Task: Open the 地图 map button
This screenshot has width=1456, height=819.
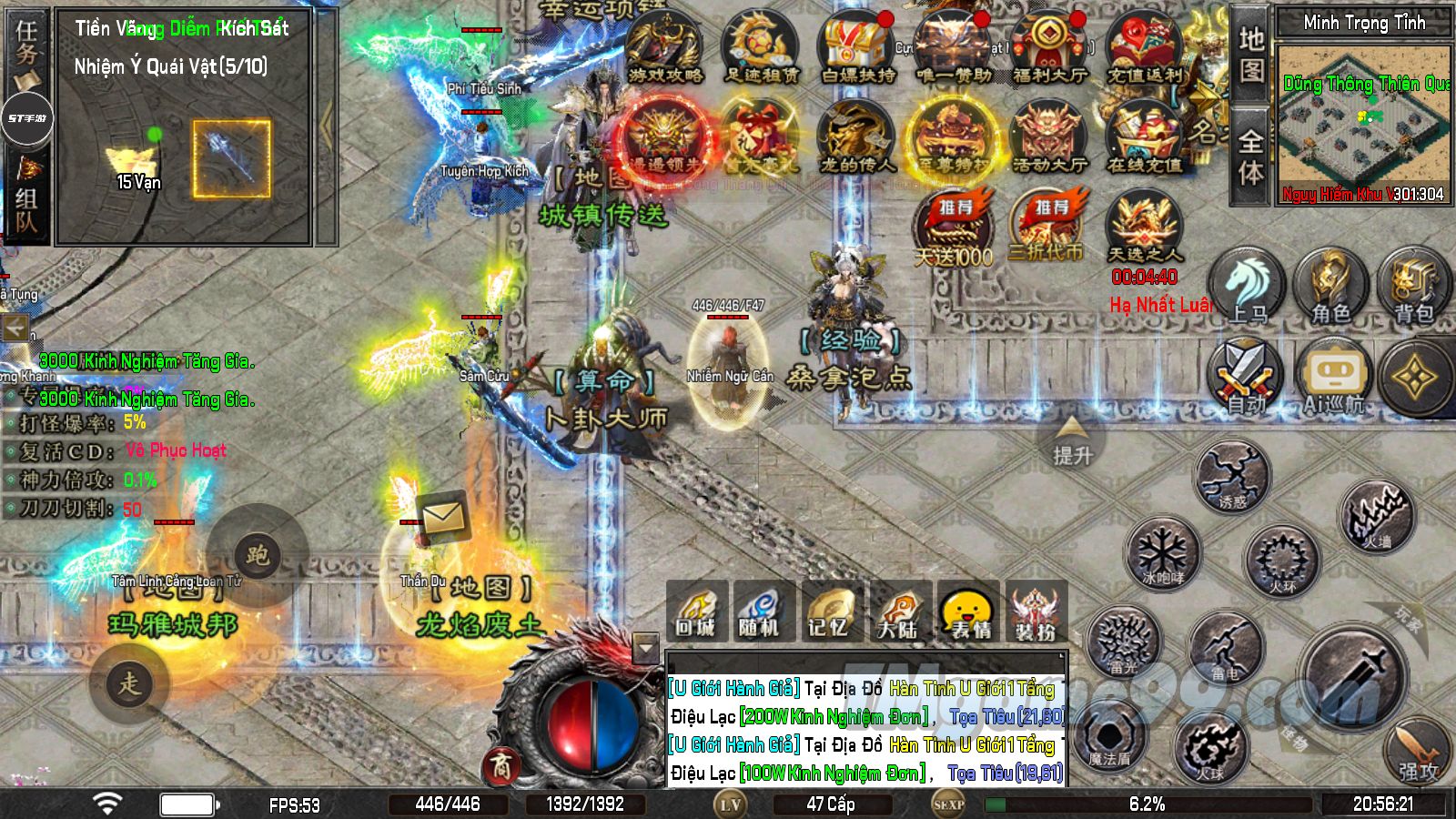Action: (1251, 53)
